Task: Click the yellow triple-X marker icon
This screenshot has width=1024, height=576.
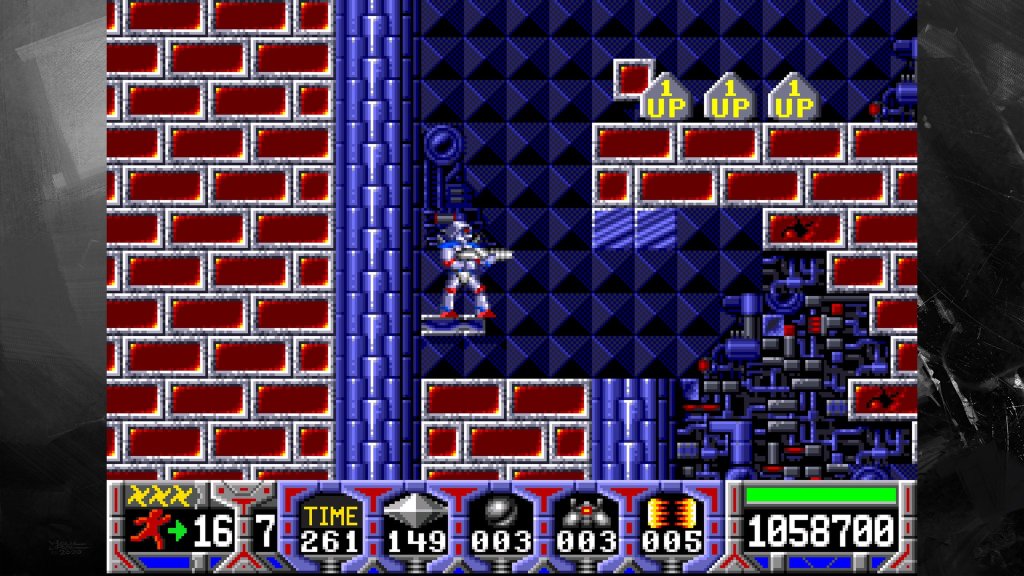Action: tap(158, 493)
